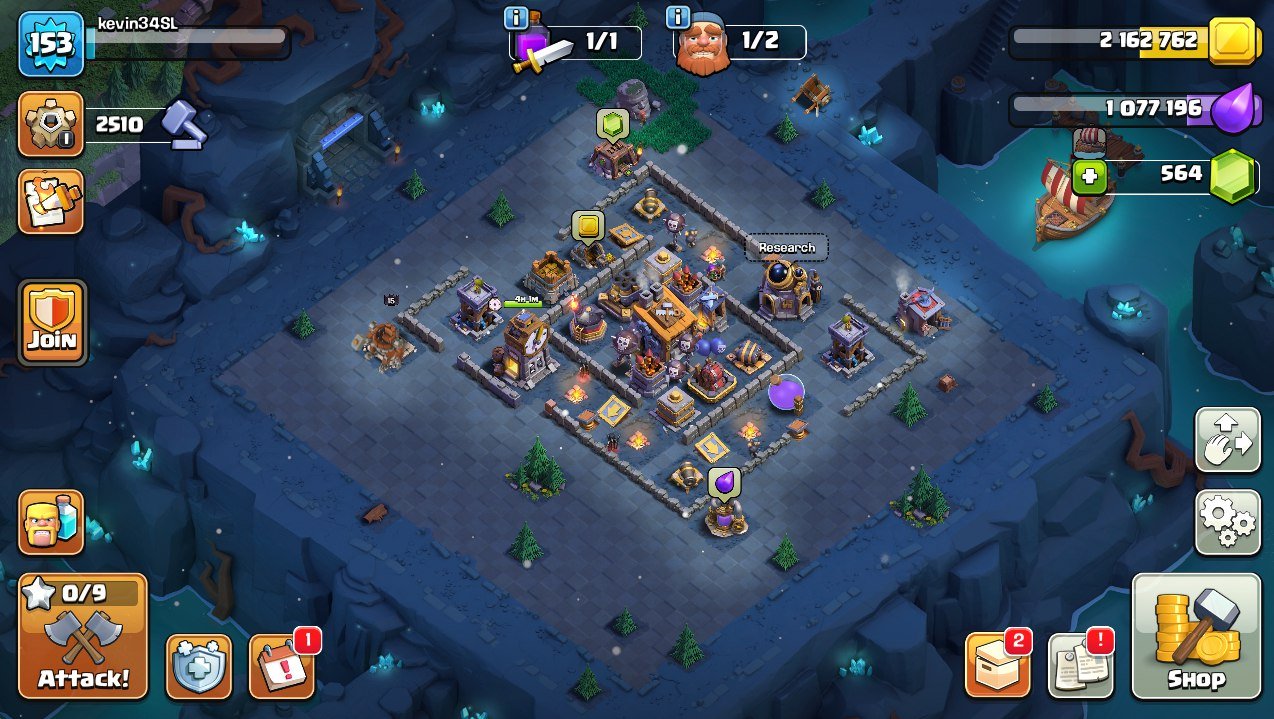Open the calendar events button
The width and height of the screenshot is (1274, 719).
tap(280, 665)
